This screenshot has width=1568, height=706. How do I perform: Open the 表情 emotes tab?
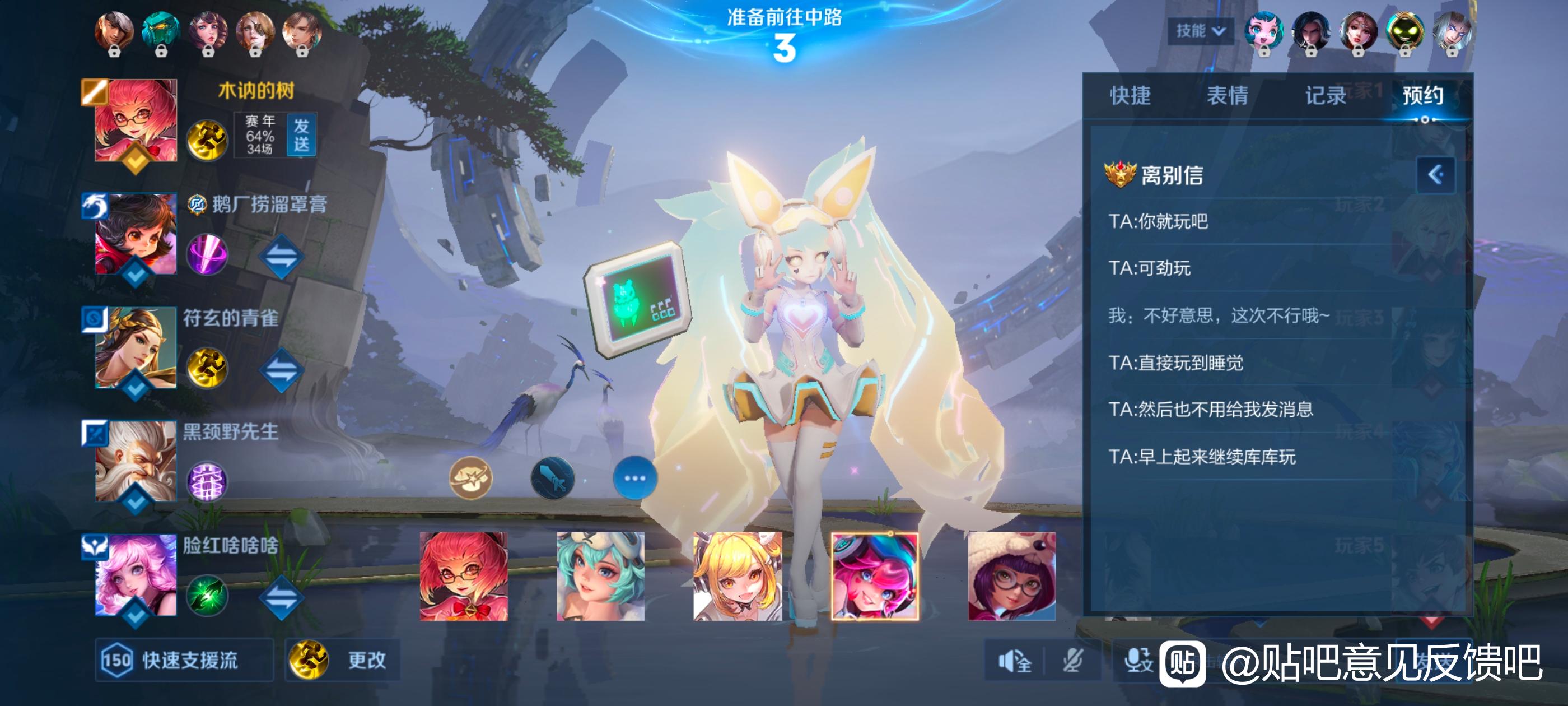click(x=1227, y=96)
